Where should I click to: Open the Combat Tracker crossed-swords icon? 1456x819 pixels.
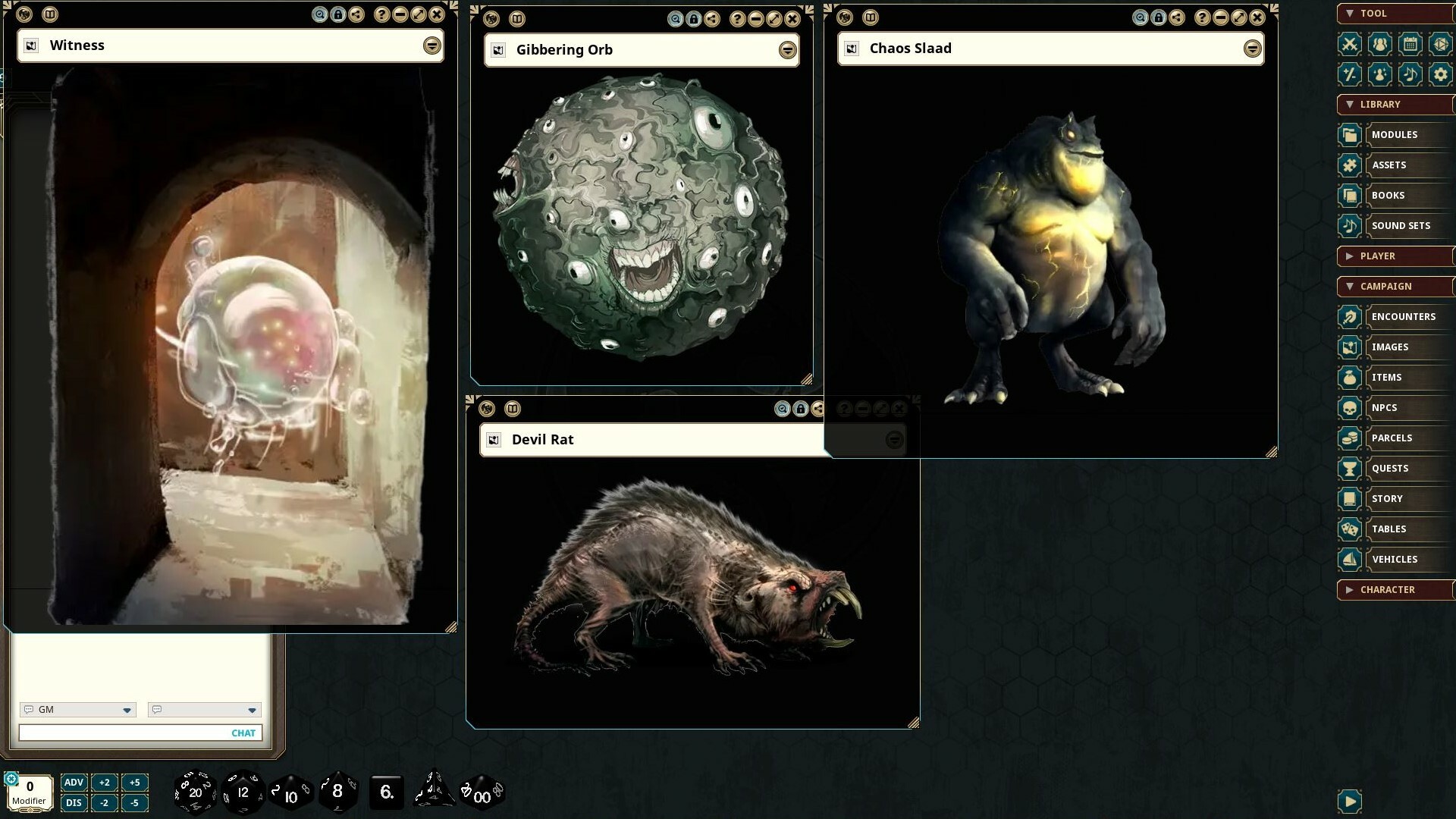click(1351, 44)
